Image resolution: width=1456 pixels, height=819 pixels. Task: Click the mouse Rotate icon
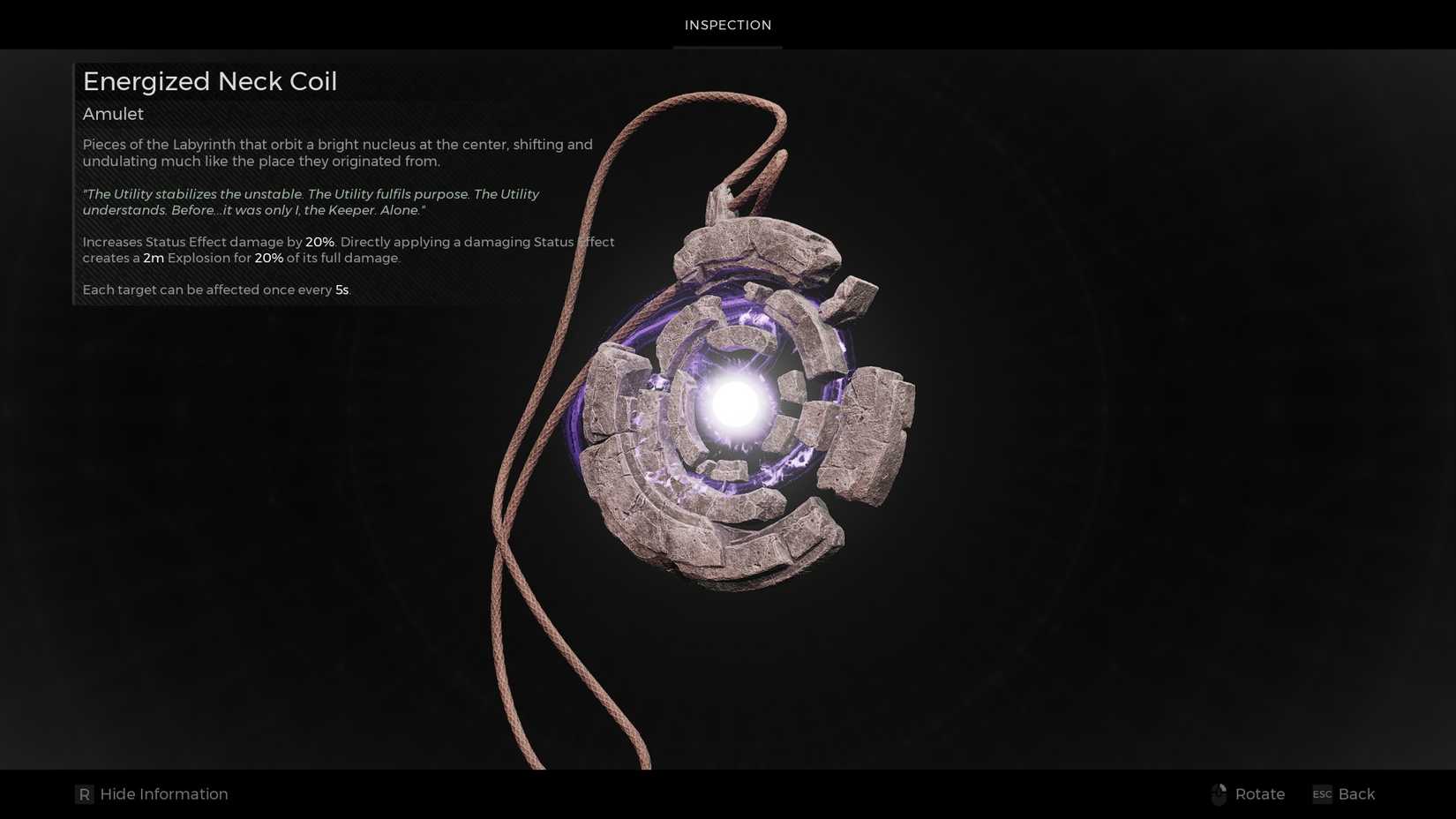tap(1220, 793)
